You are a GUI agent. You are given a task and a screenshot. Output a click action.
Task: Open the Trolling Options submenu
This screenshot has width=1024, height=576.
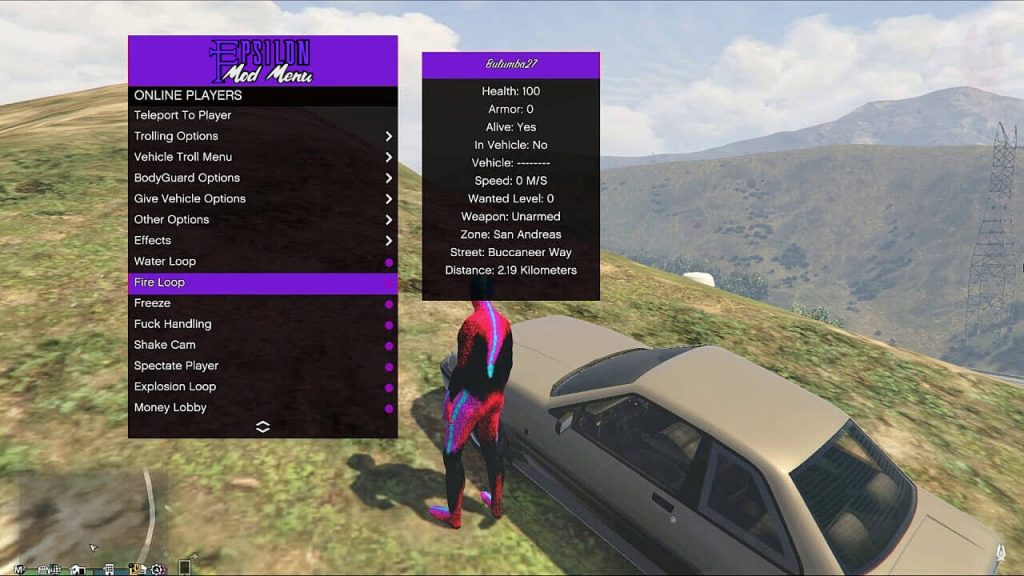[176, 136]
